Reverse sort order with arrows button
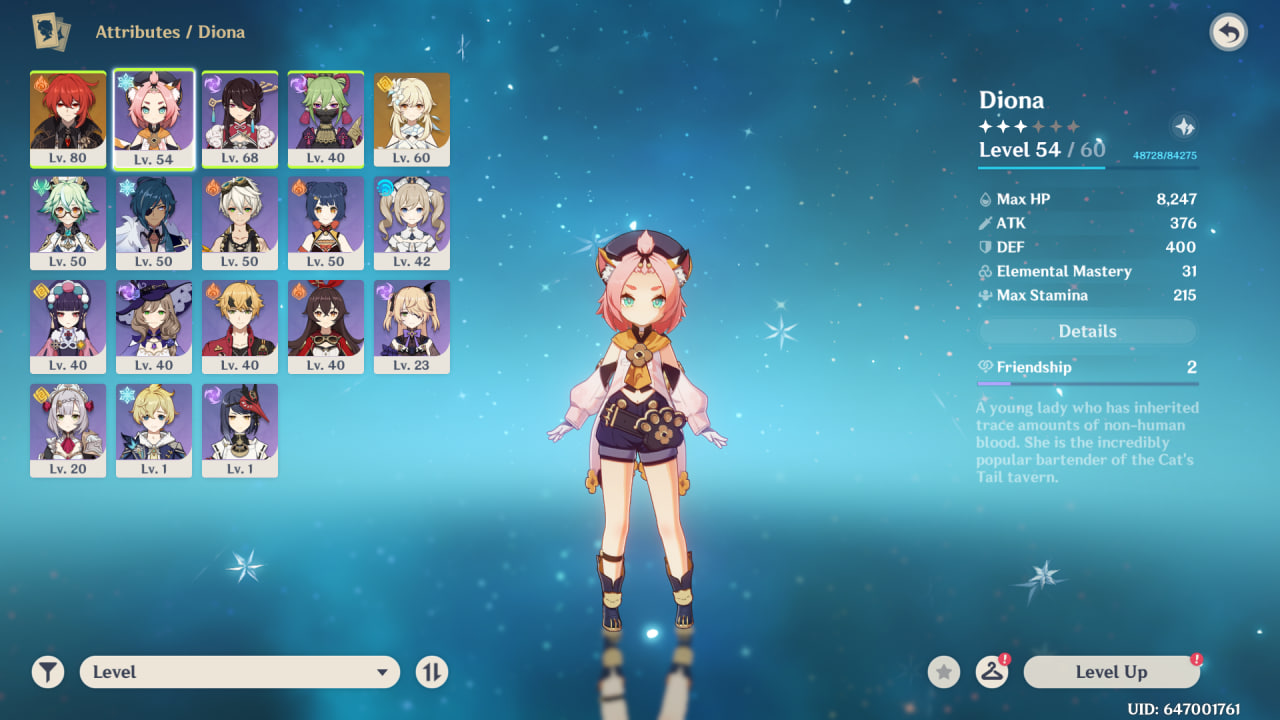This screenshot has height=720, width=1280. [432, 672]
